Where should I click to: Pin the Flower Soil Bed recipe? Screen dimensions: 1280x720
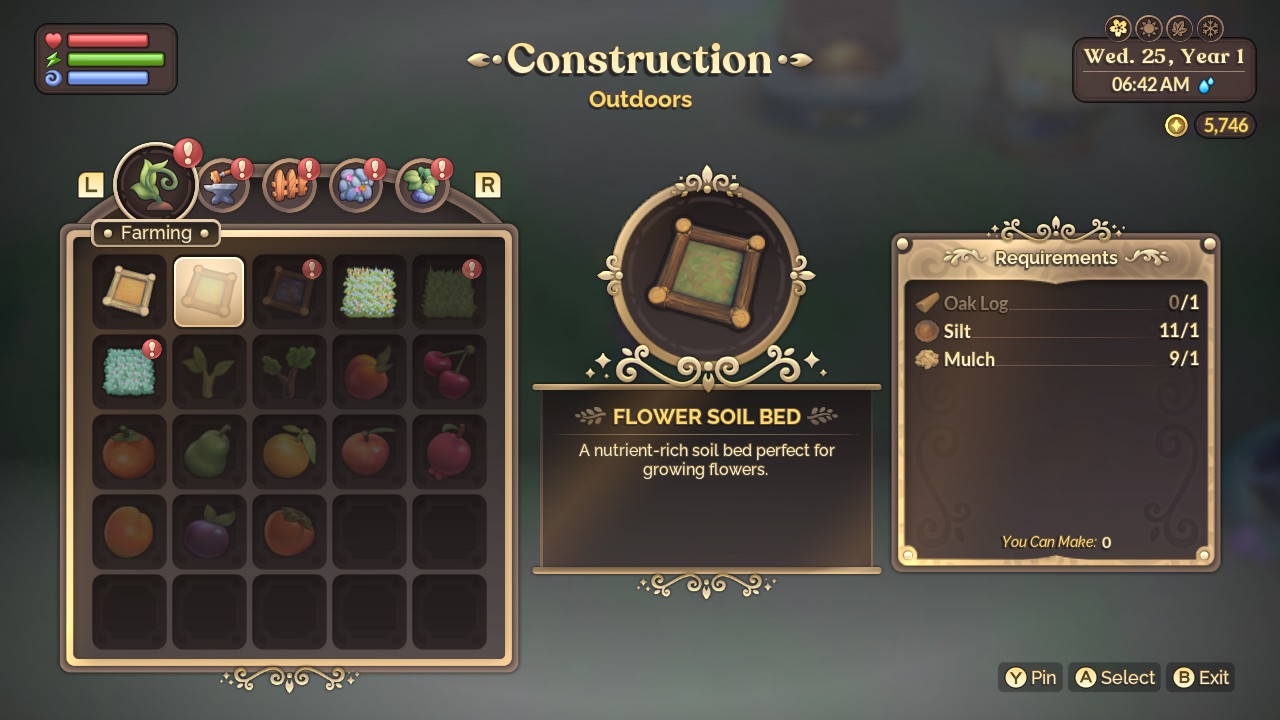point(1030,677)
